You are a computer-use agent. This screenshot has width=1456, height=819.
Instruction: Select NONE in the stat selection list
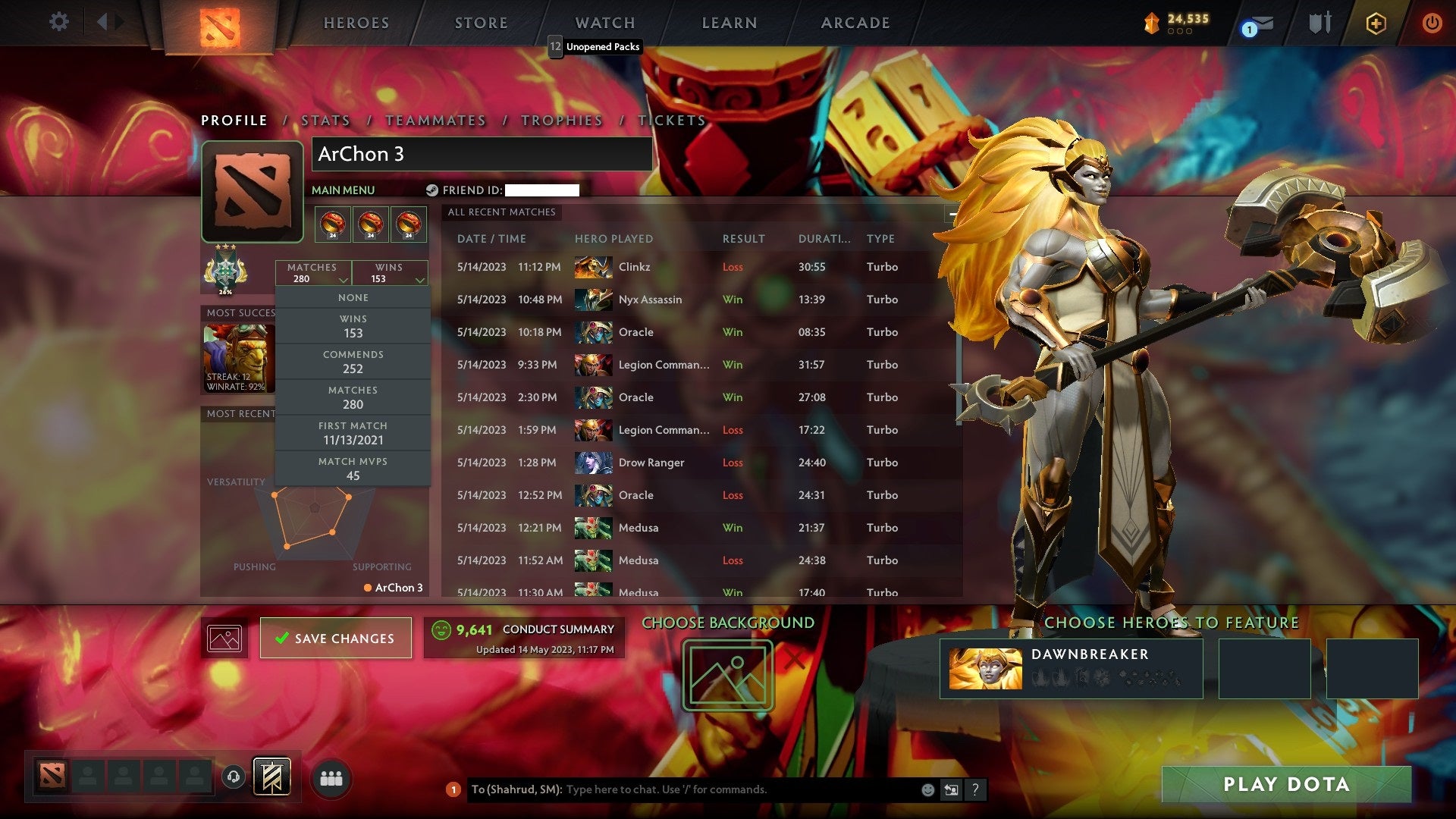pyautogui.click(x=353, y=297)
